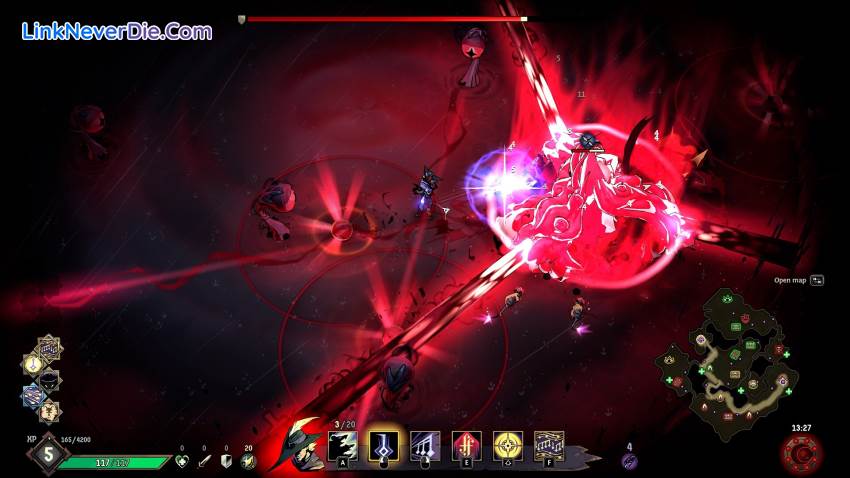Activate the dash ability with 3/20 charges

point(342,445)
